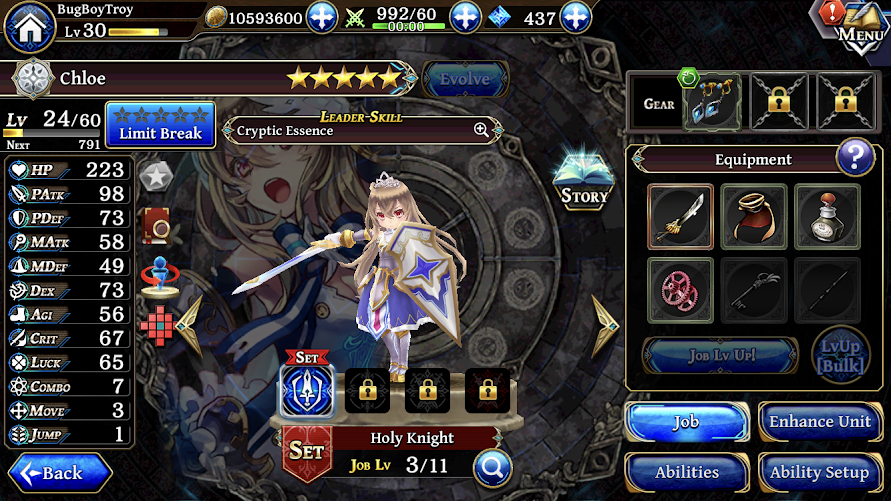Select the sword equipment slot

(680, 216)
